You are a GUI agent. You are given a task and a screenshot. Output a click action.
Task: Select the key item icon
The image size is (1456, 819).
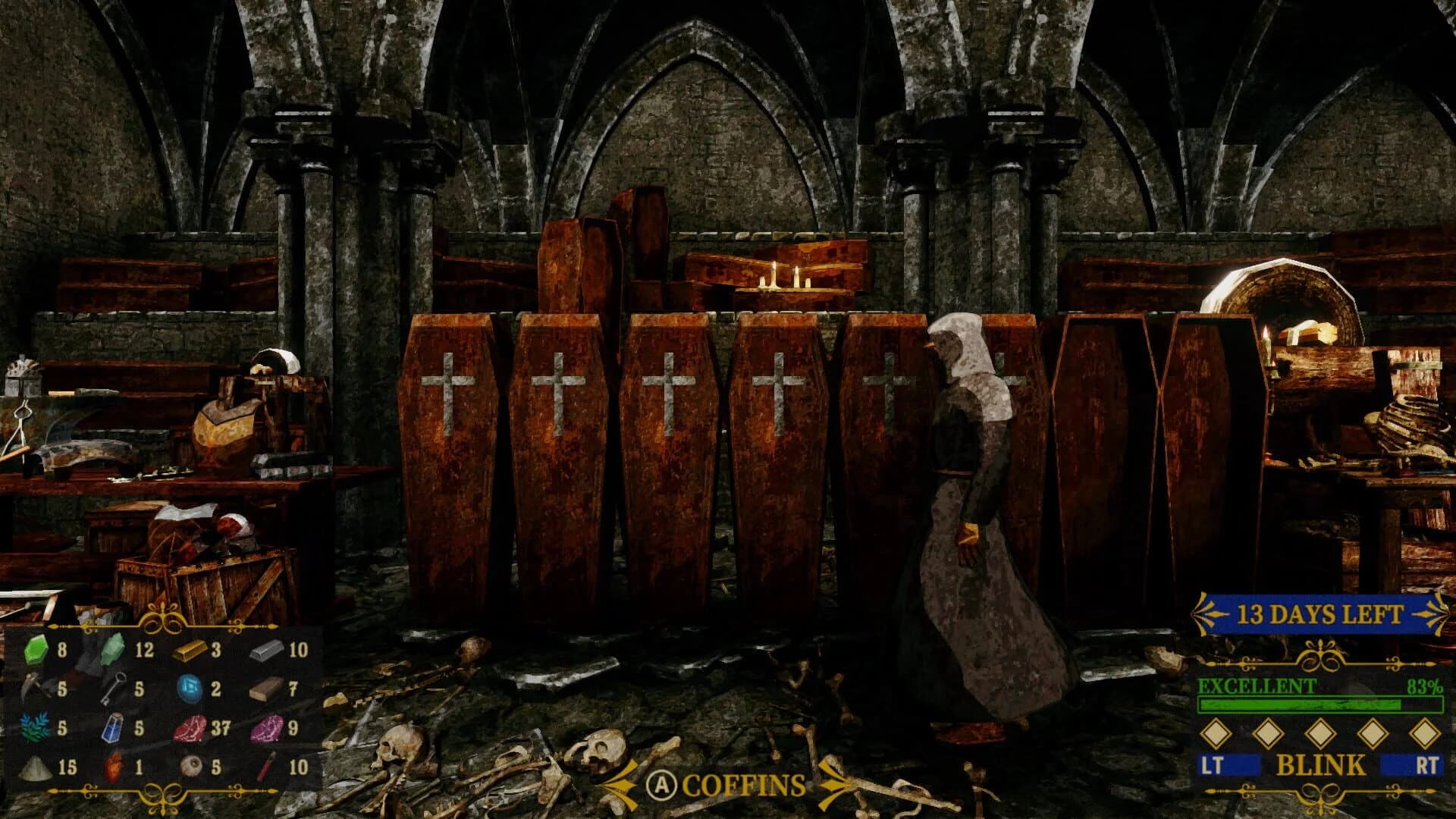point(115,689)
